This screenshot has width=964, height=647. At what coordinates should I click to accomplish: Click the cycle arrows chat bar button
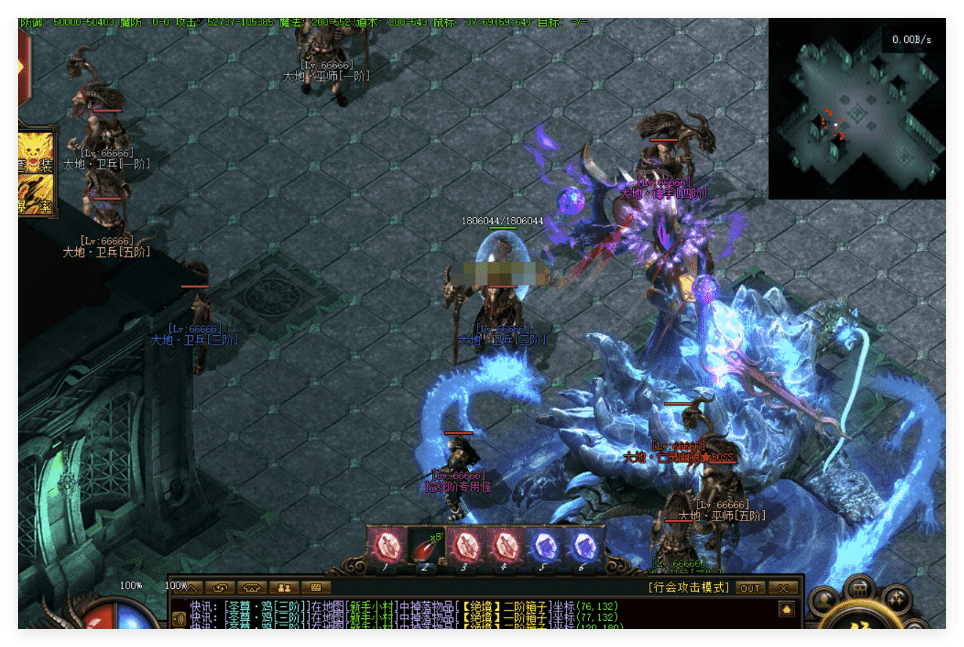point(220,588)
